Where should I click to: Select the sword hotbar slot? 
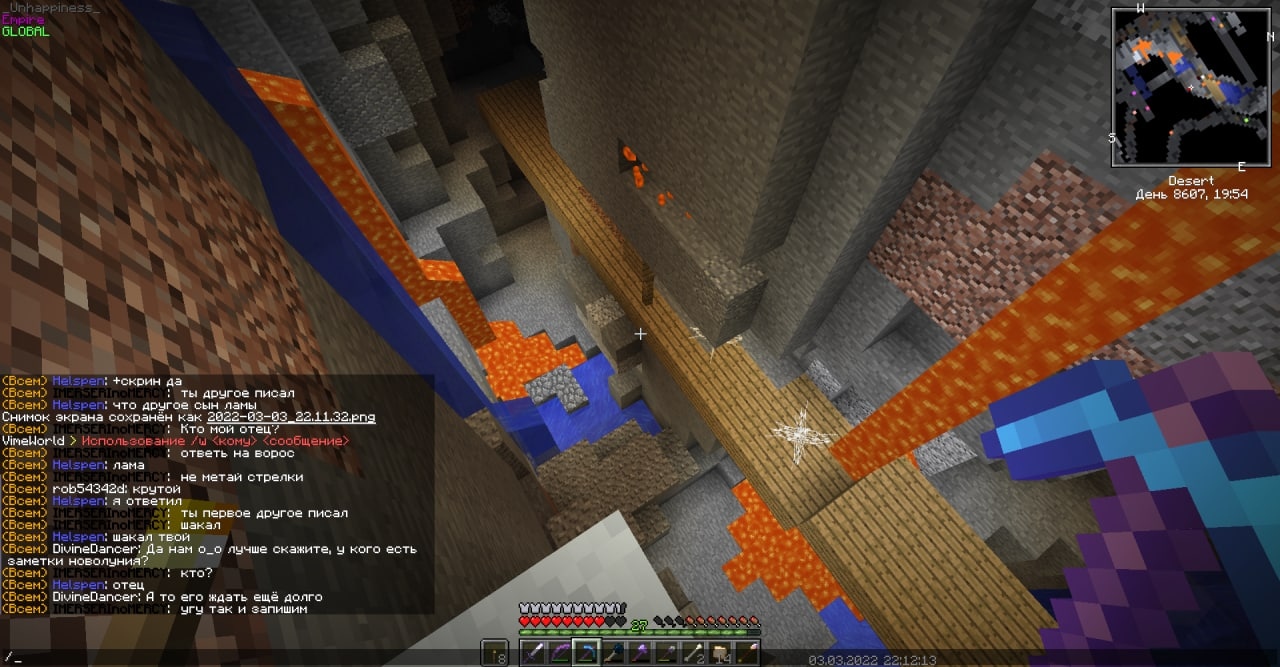coord(537,652)
